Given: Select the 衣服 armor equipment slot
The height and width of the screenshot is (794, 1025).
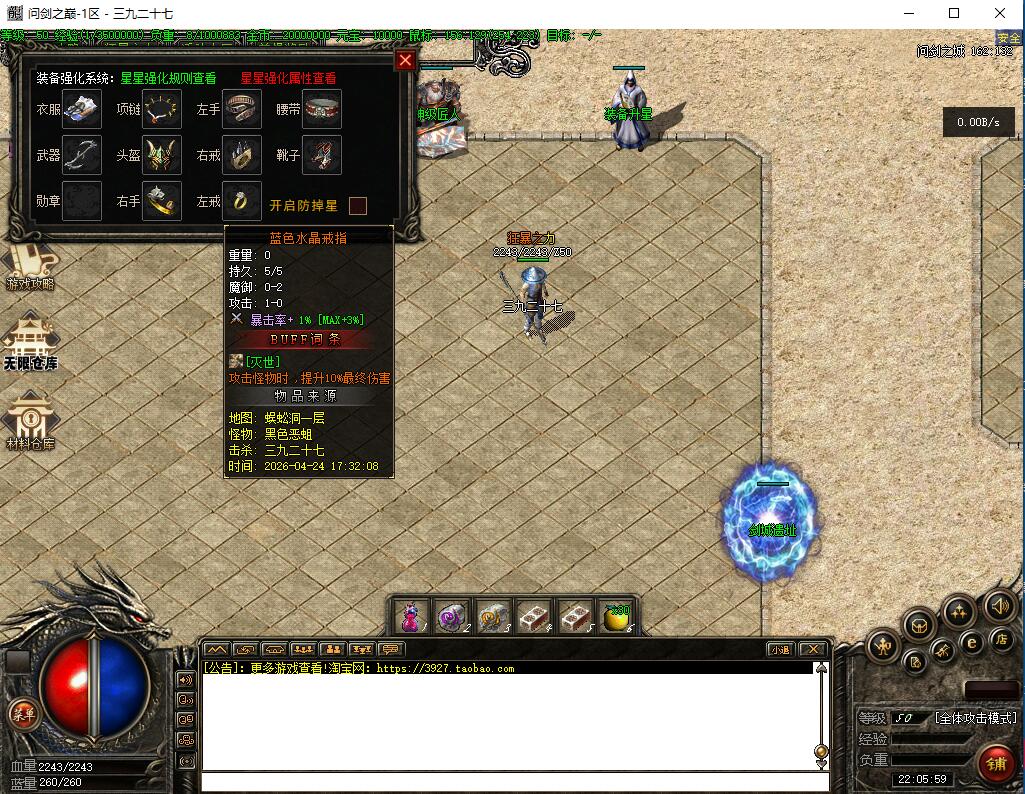Looking at the screenshot, I should (x=81, y=109).
